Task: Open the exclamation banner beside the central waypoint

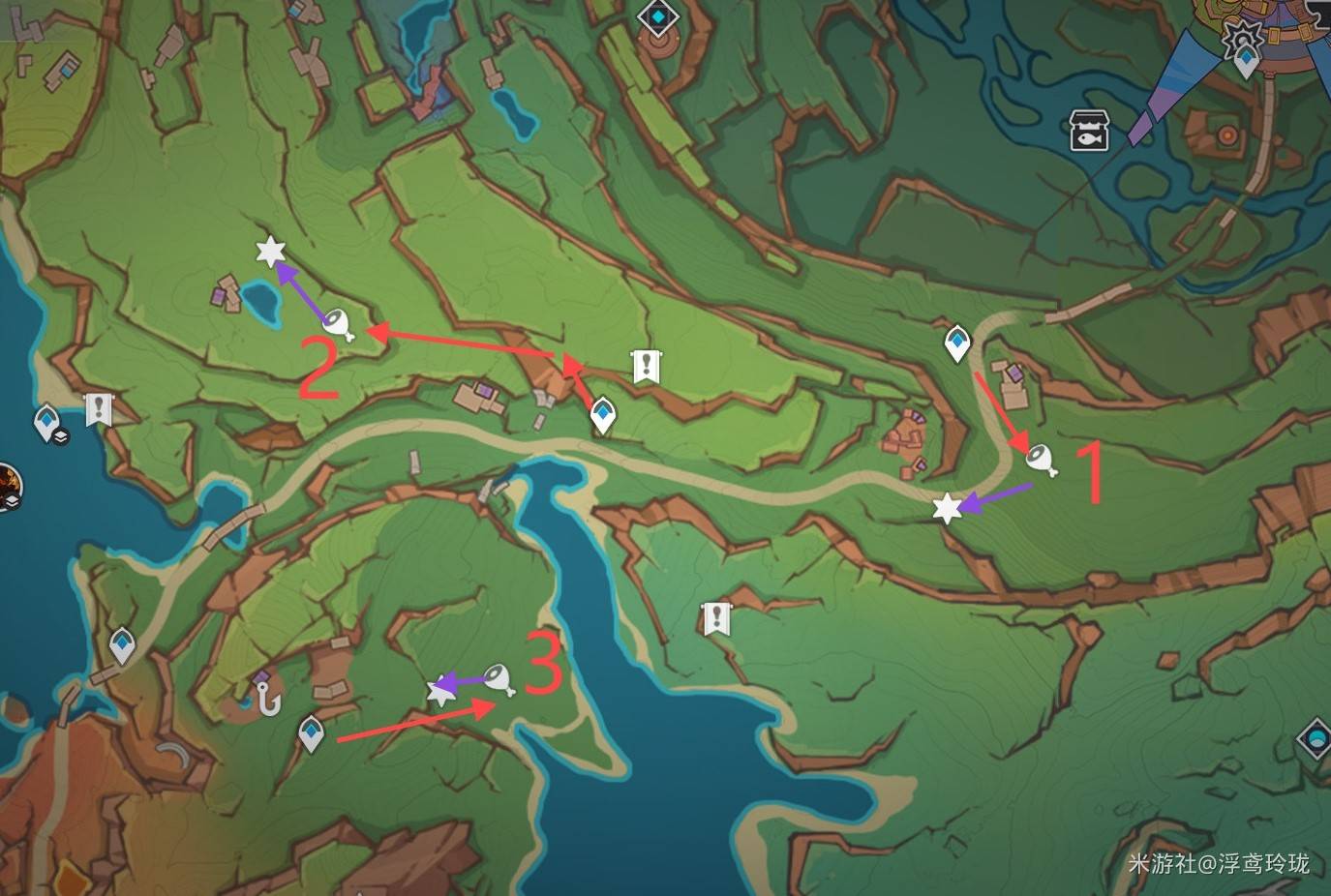Action: click(x=646, y=366)
